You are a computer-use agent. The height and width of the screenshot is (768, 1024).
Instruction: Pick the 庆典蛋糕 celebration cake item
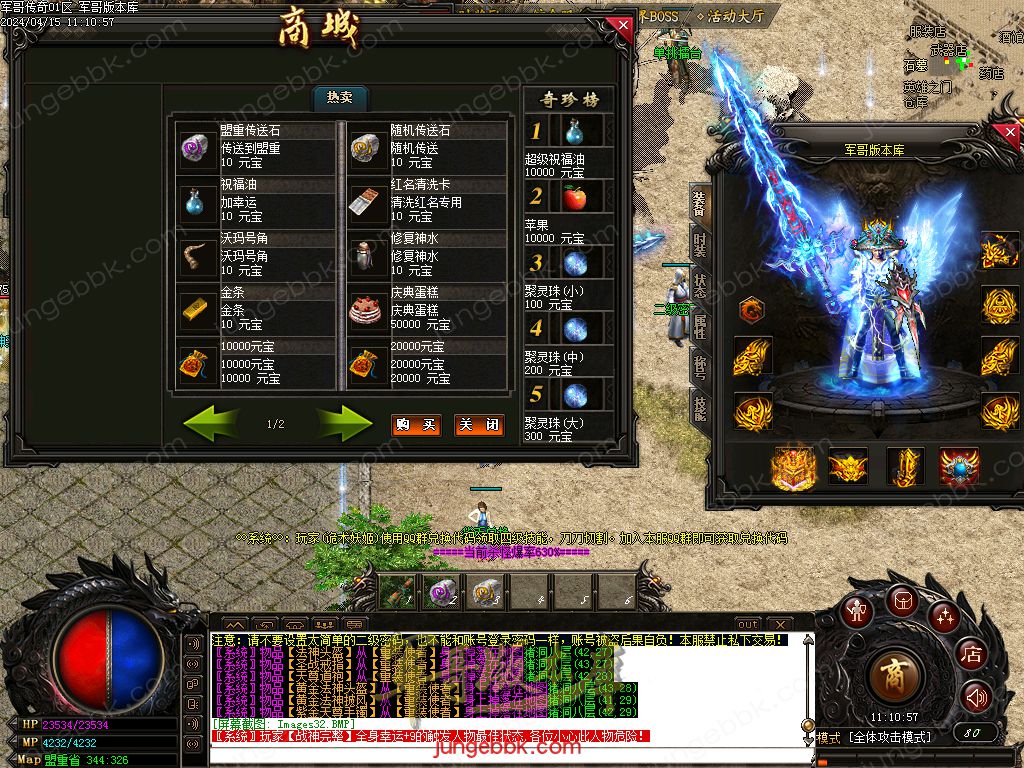point(426,309)
